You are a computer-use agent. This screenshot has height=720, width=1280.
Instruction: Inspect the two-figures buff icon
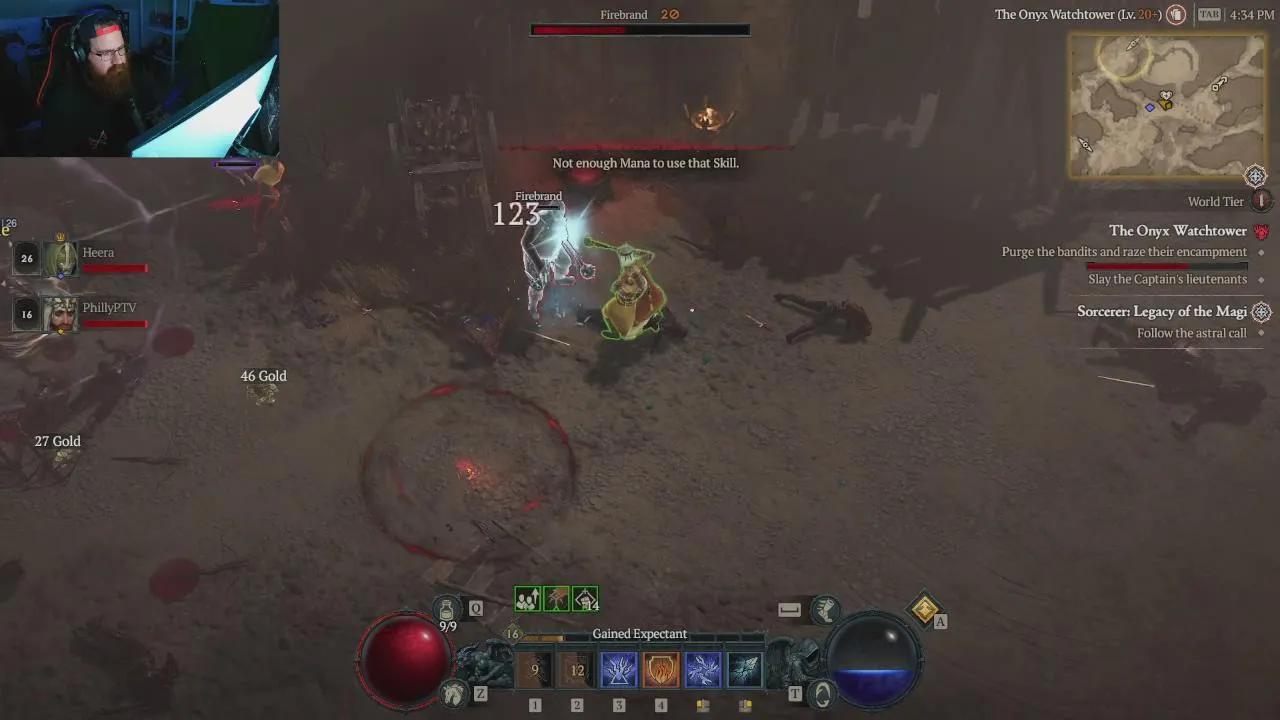[527, 599]
